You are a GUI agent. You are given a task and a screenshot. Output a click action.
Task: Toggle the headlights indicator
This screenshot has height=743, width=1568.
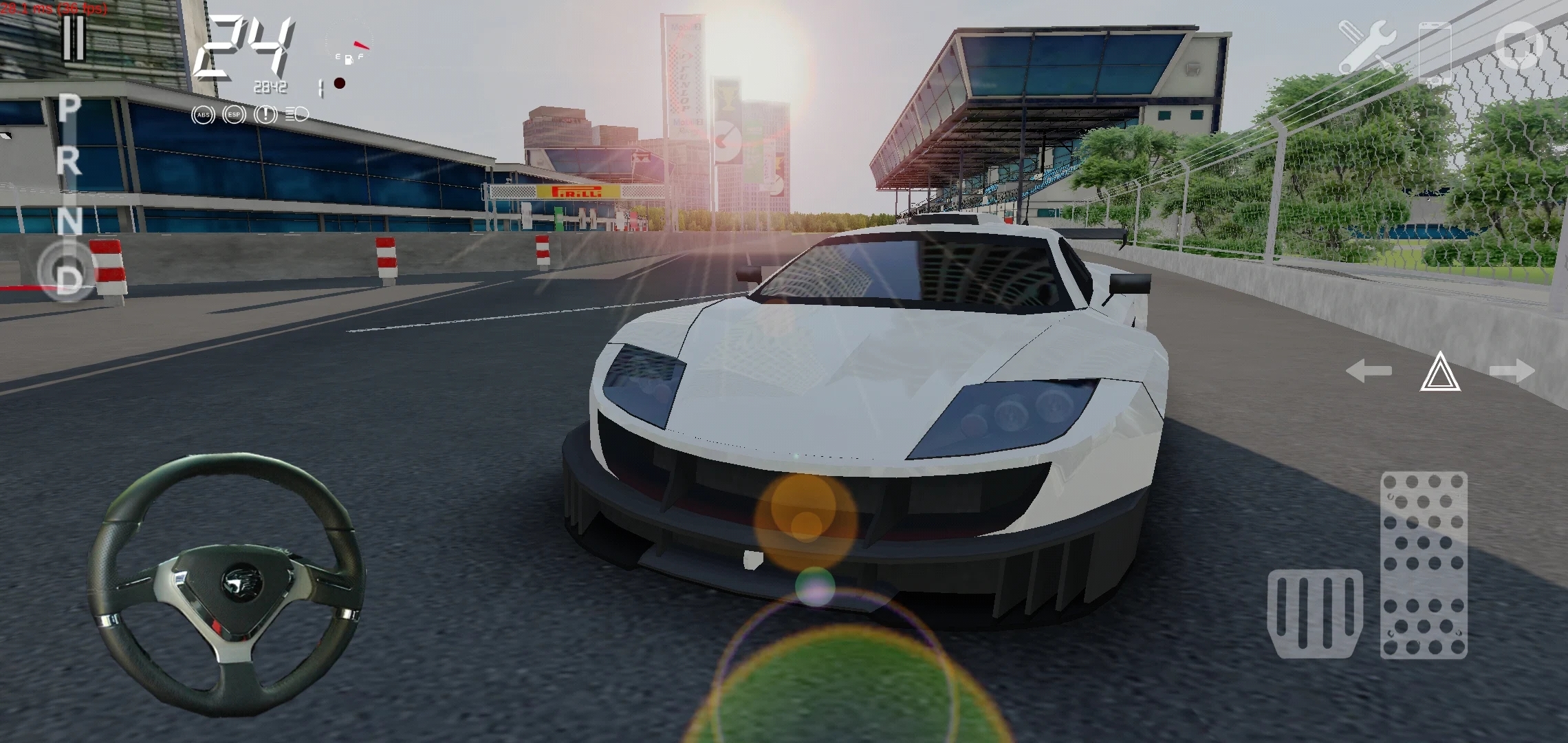(297, 114)
